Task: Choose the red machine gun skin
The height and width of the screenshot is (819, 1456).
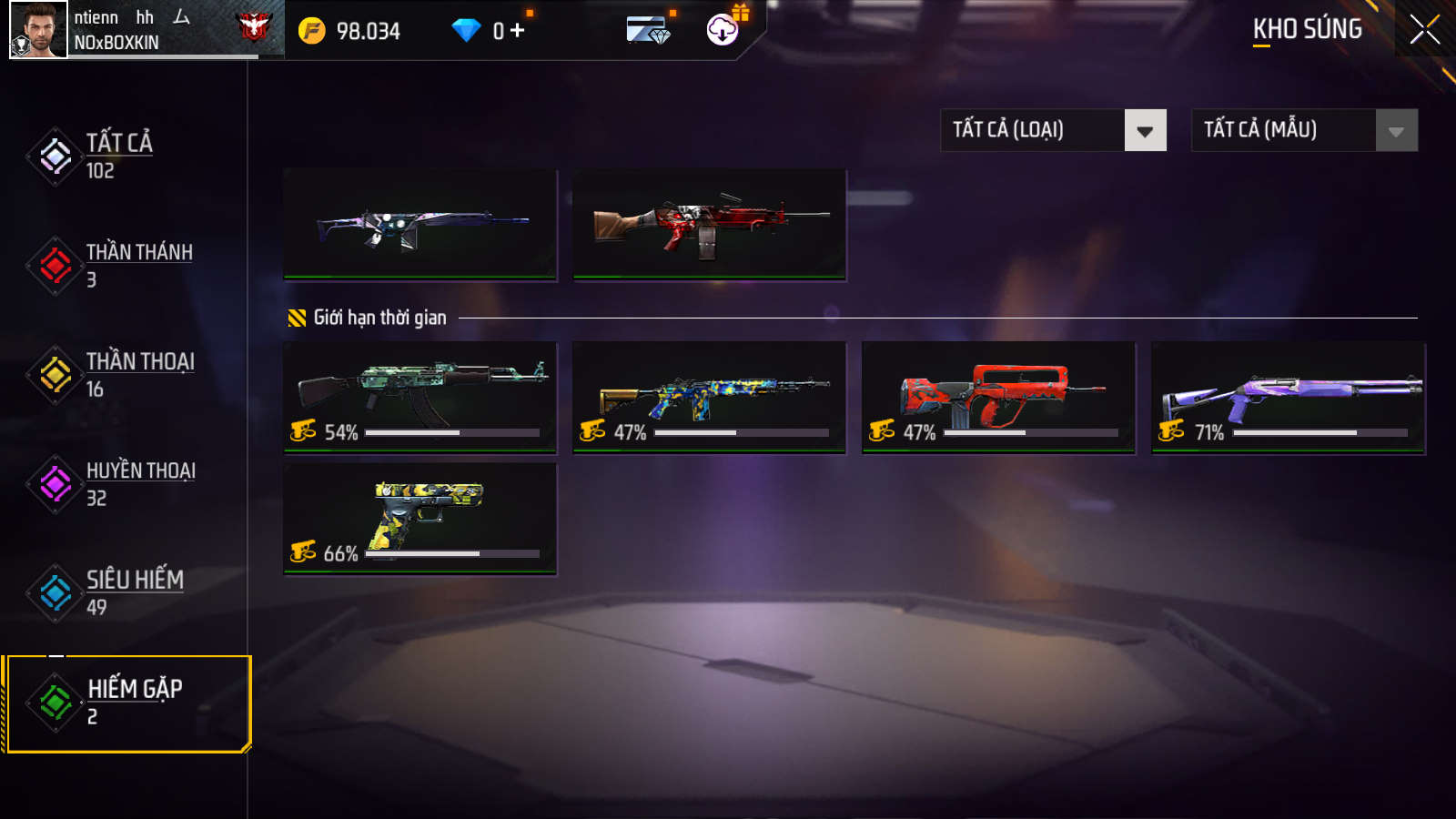Action: pos(709,224)
